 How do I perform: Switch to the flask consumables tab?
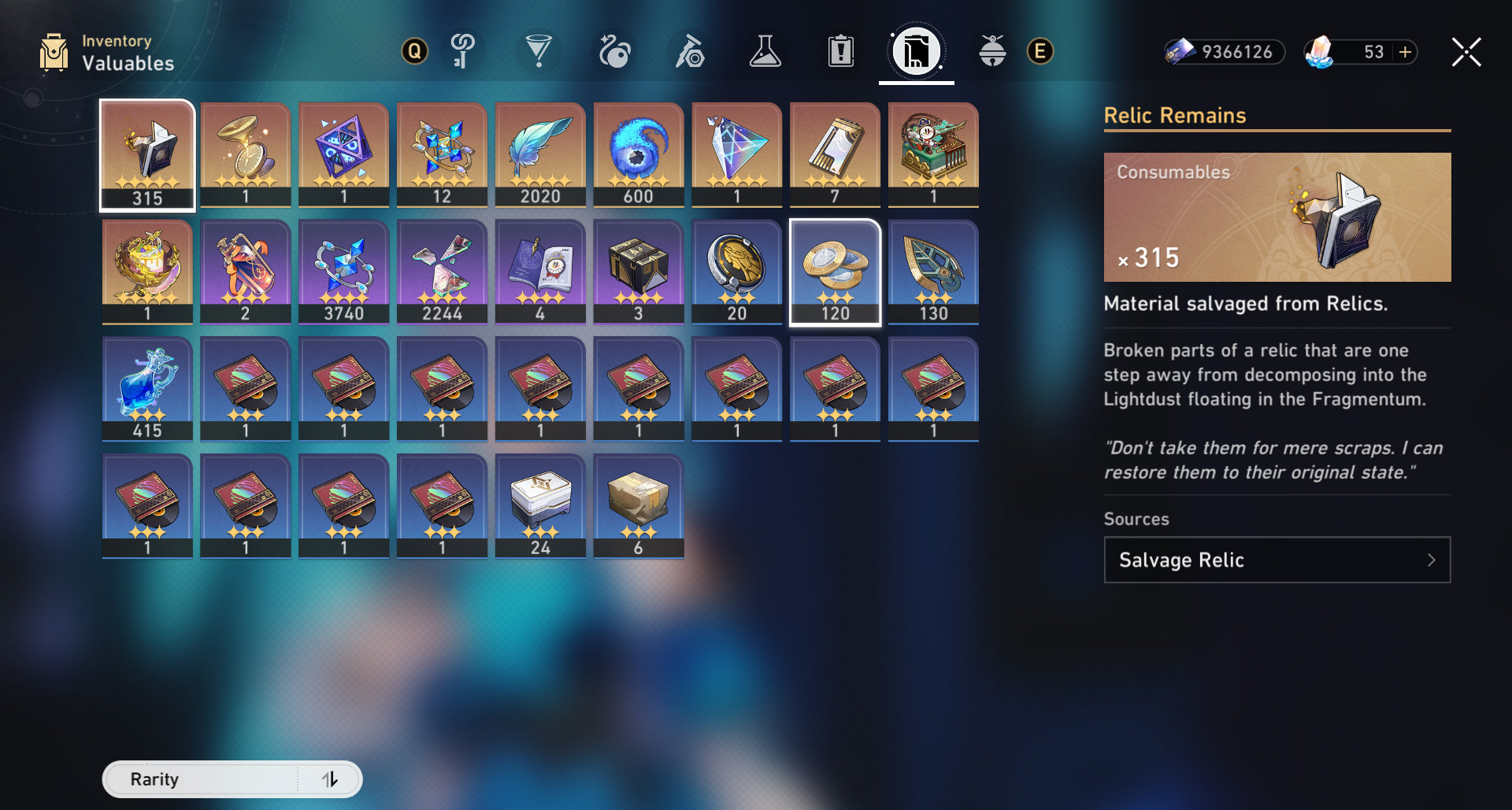click(765, 53)
